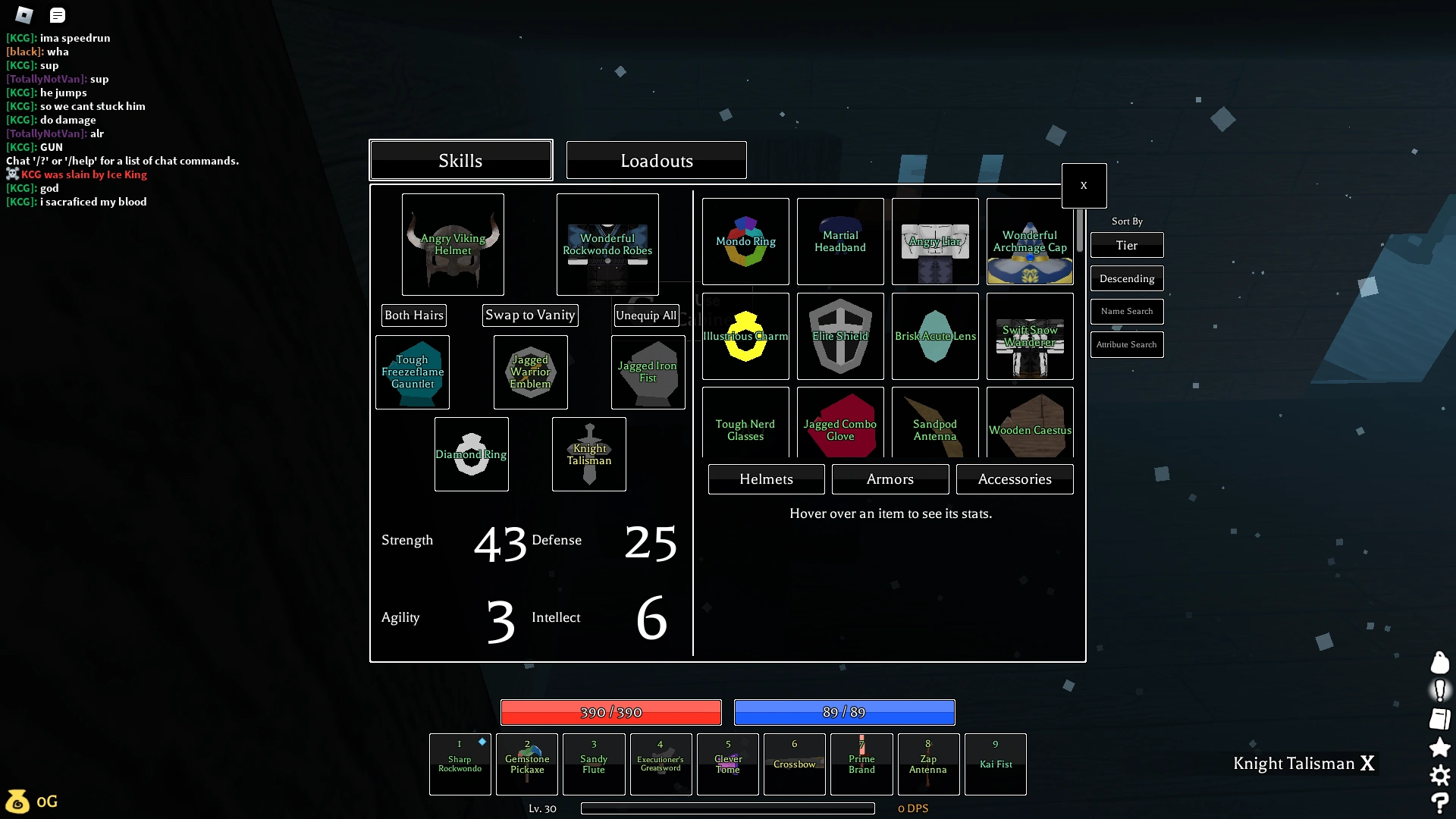Click the Name Search field
The width and height of the screenshot is (1456, 819).
(1126, 311)
